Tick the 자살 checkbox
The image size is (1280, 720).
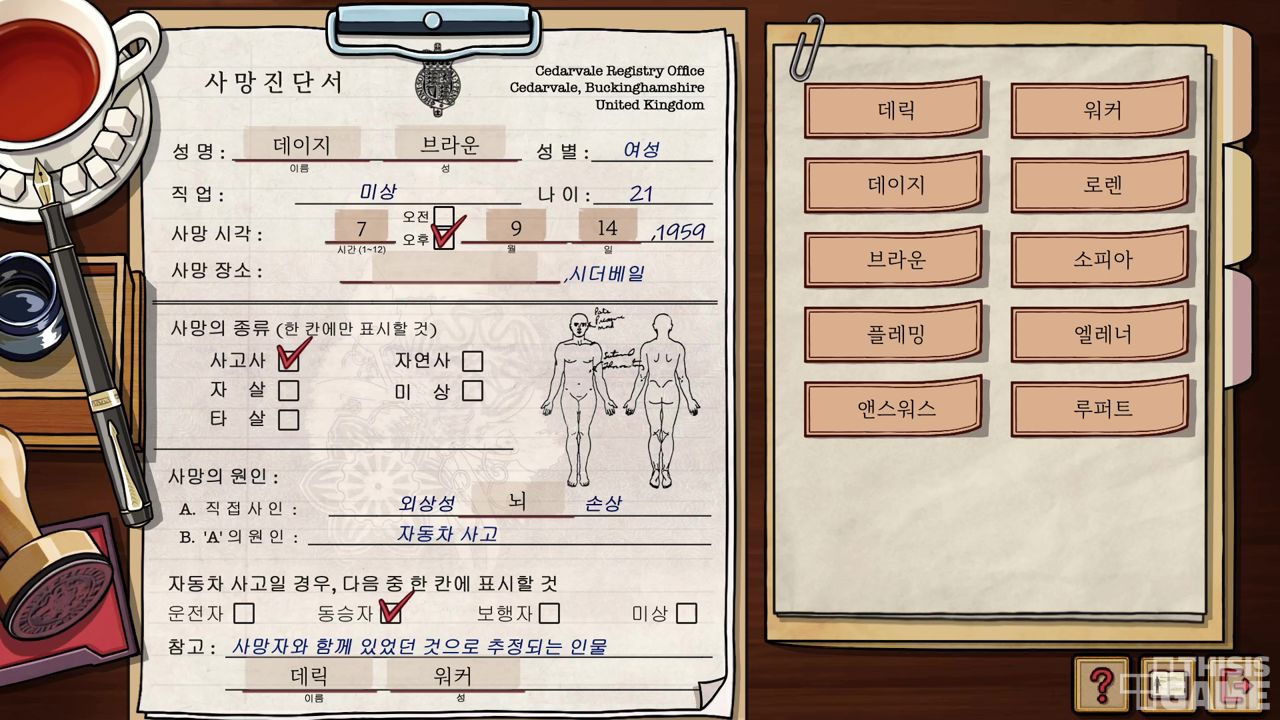coord(288,390)
